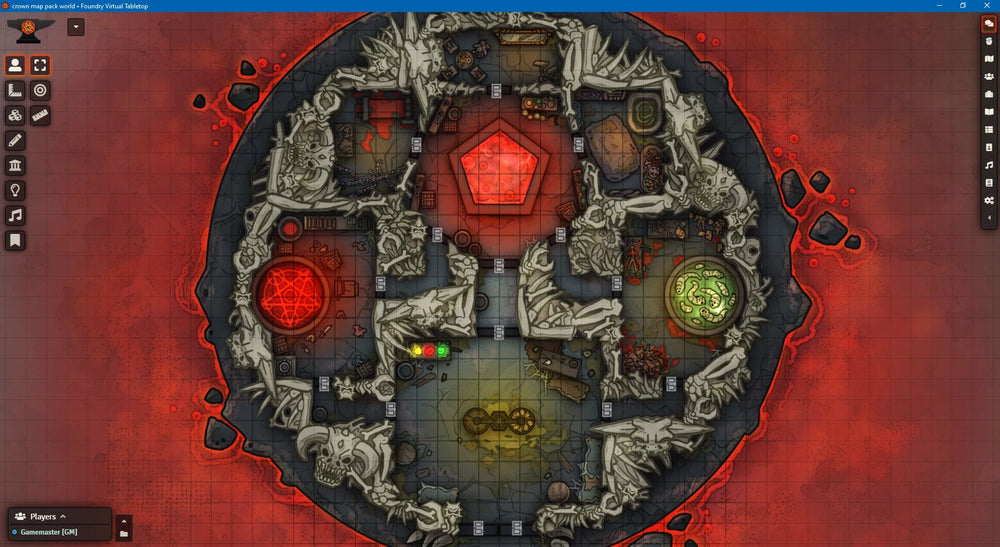
Task: Open the Playlists music tab in sidebar
Action: [988, 165]
